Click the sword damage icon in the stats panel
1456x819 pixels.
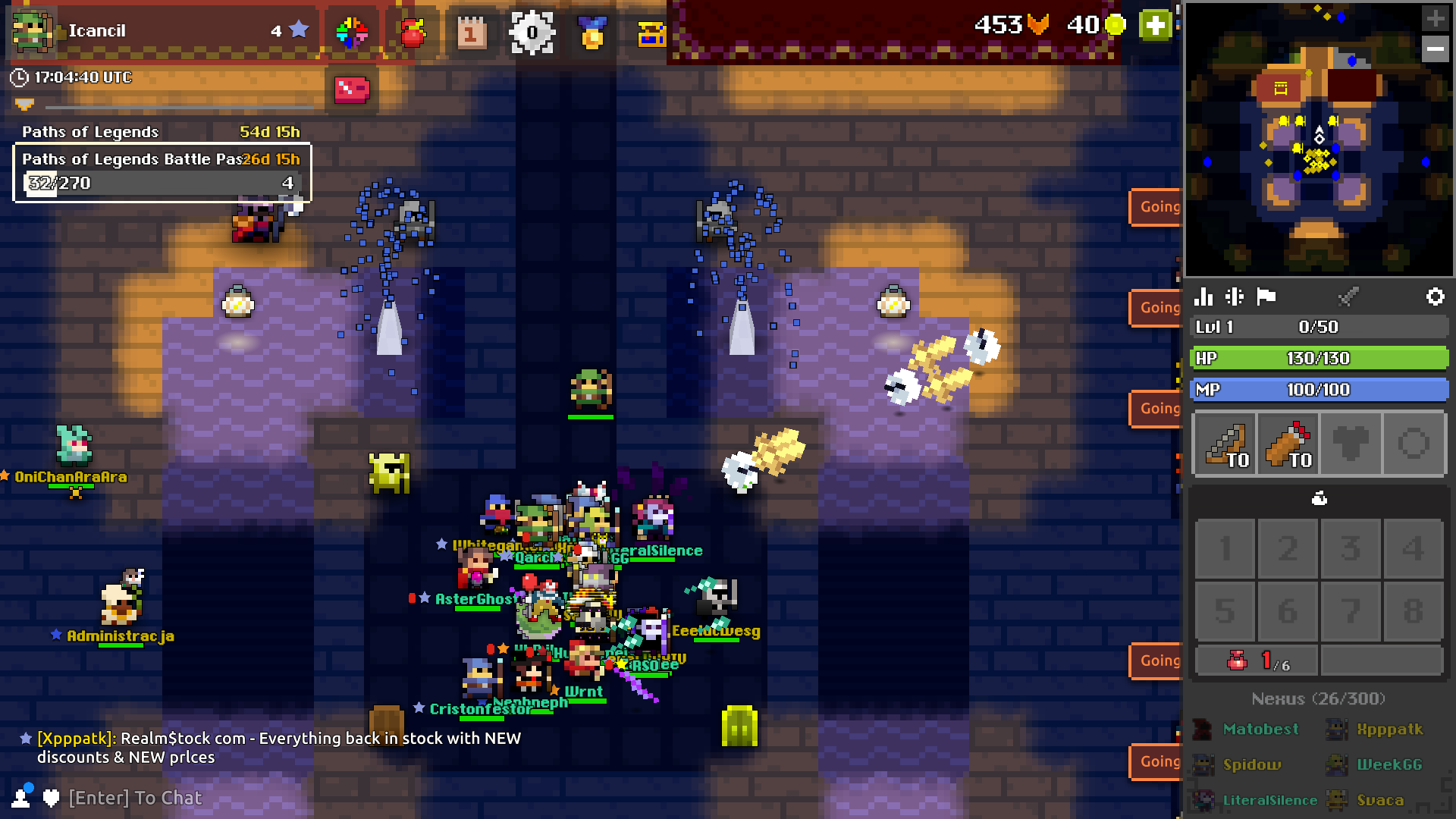(x=1349, y=297)
